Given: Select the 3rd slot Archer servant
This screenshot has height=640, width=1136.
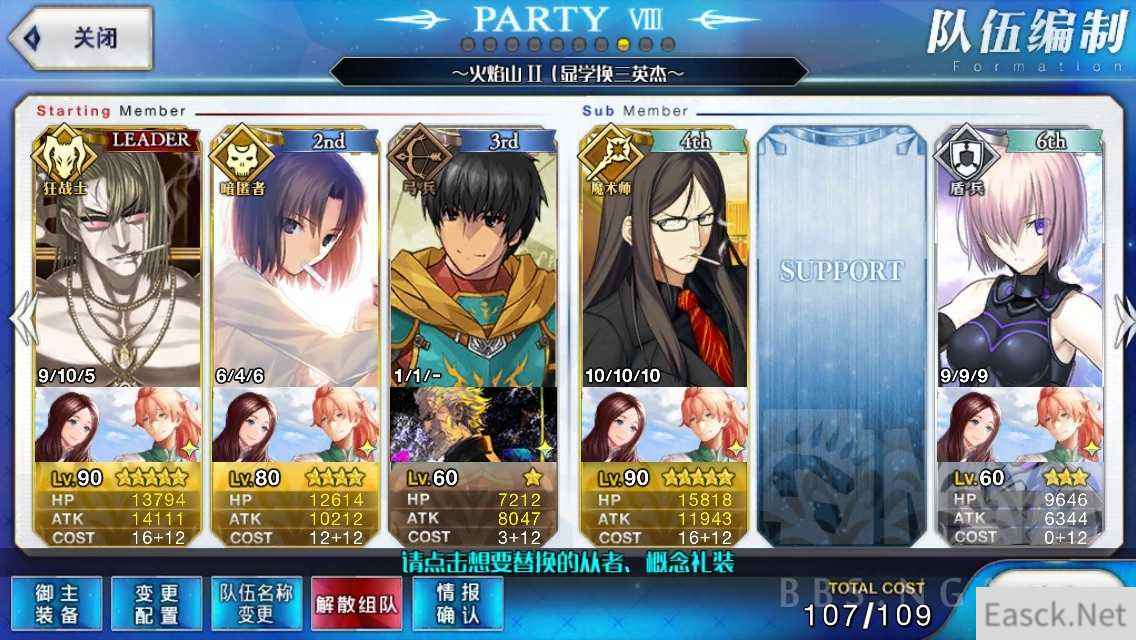Looking at the screenshot, I should (472, 260).
